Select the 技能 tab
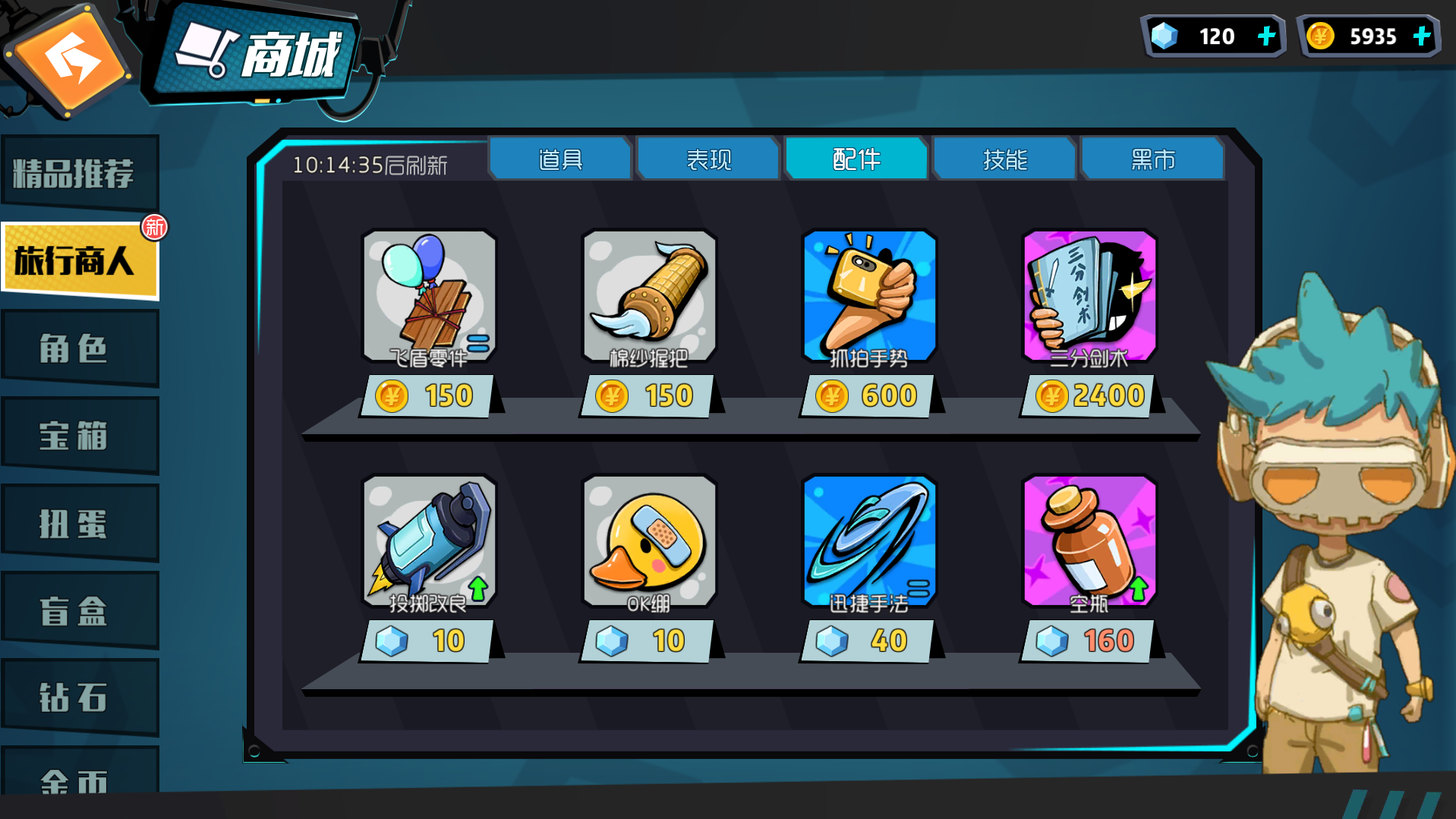This screenshot has width=1456, height=819. 1004,159
